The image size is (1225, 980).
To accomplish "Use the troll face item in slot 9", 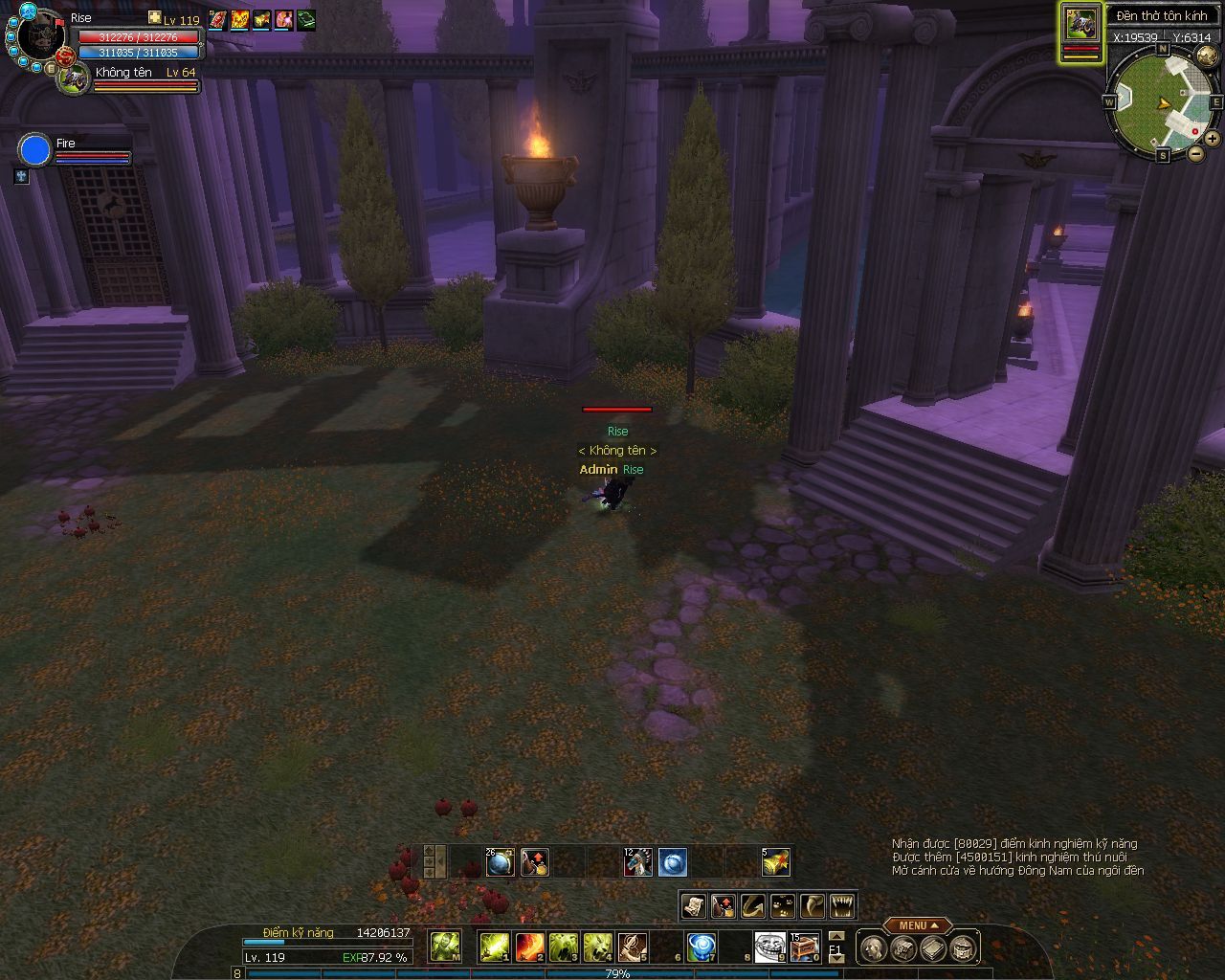I will tap(768, 947).
